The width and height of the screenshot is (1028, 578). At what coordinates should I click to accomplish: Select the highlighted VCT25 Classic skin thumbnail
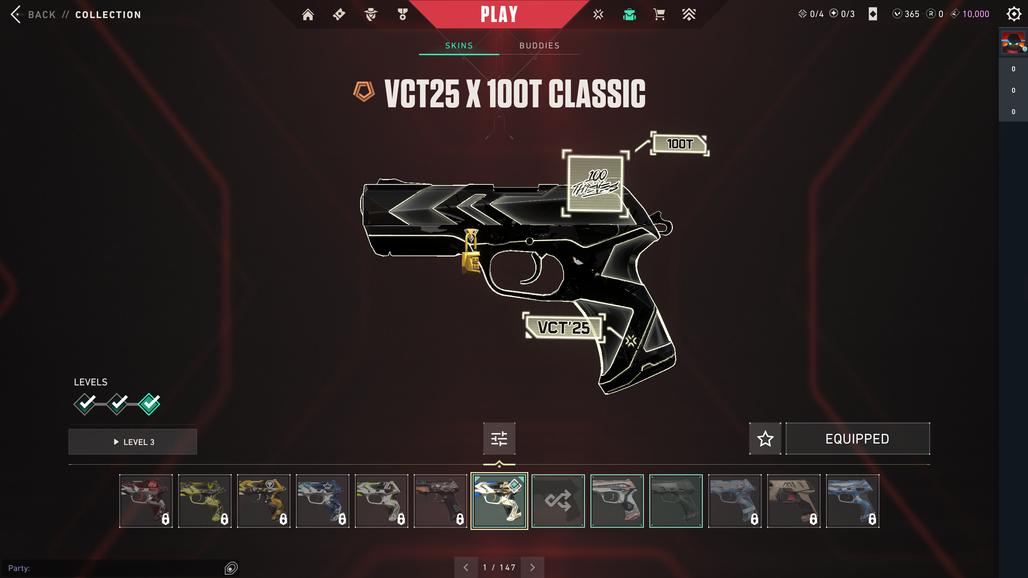pyautogui.click(x=499, y=501)
